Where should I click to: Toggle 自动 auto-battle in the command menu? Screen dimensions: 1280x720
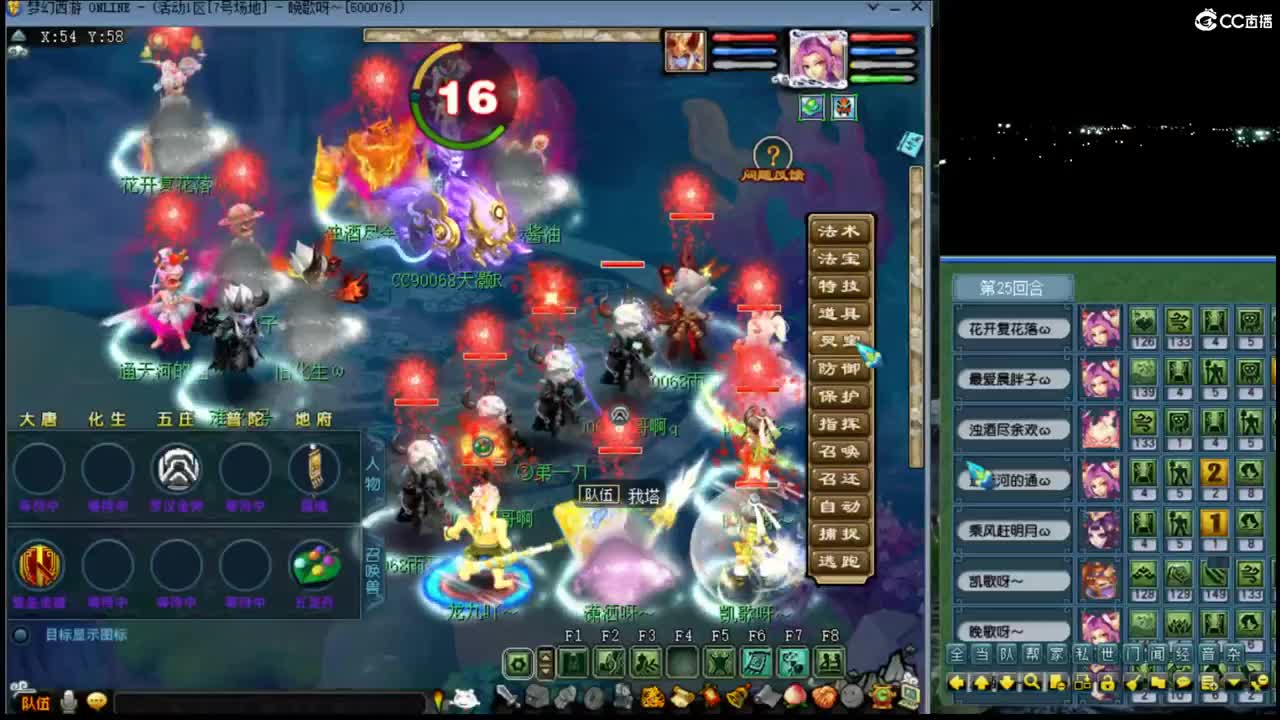pyautogui.click(x=840, y=507)
